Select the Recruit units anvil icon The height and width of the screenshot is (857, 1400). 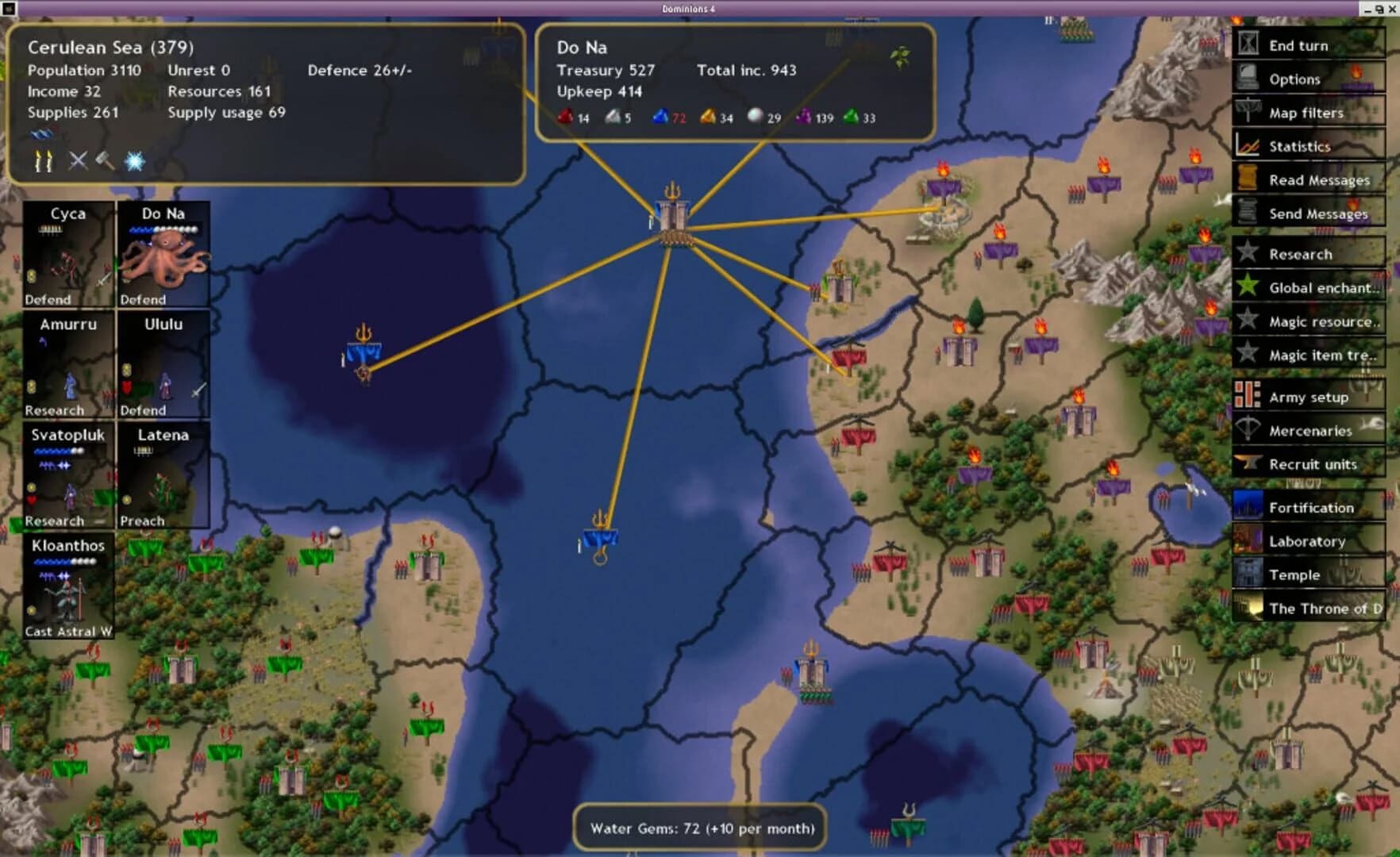click(1248, 464)
